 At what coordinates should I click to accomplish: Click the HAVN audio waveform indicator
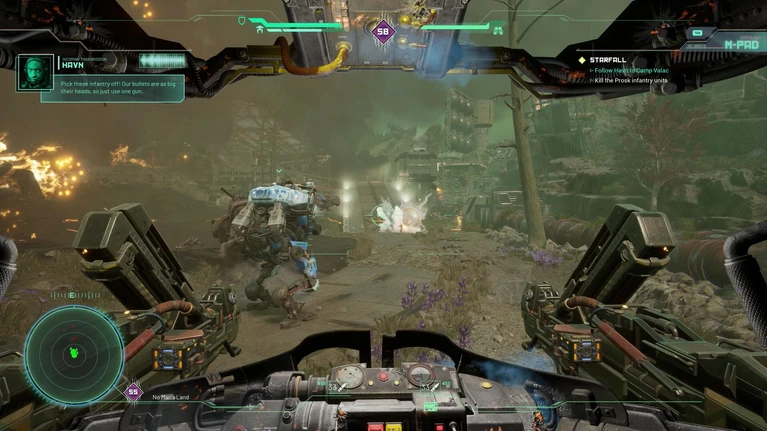coord(162,61)
